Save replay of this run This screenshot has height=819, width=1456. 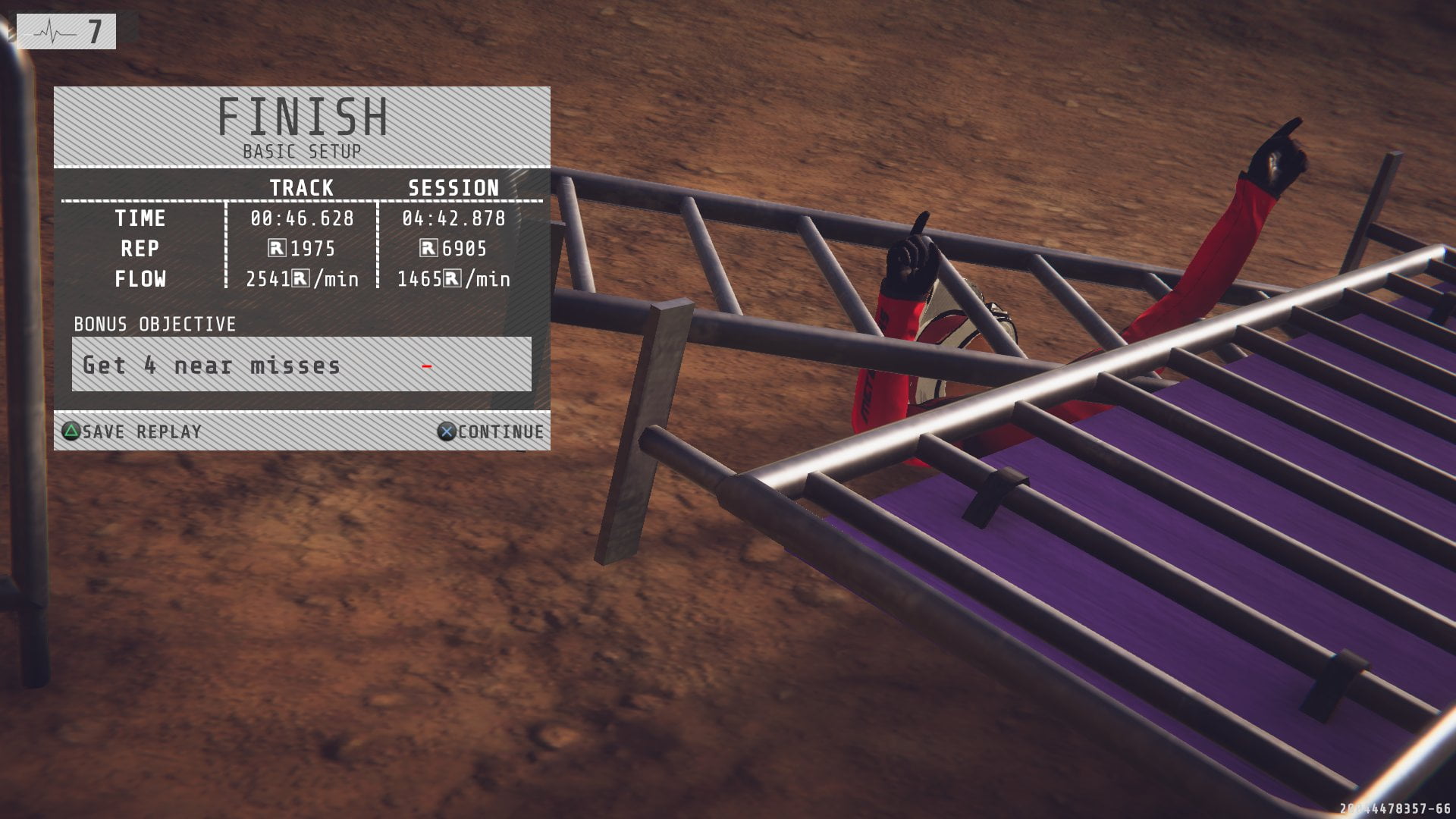(132, 431)
